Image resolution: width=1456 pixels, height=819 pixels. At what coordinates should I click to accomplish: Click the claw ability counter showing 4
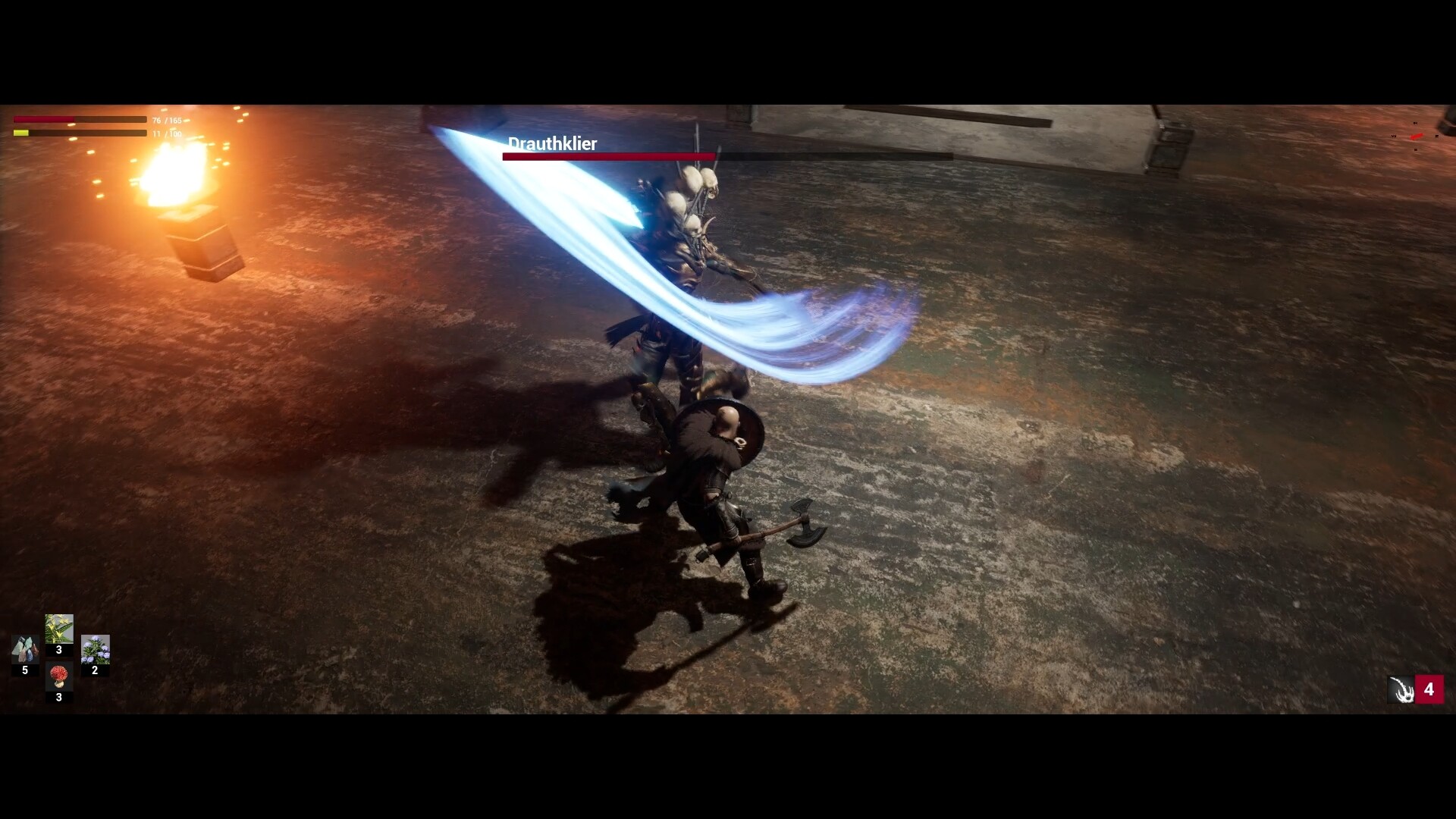[x=1430, y=690]
